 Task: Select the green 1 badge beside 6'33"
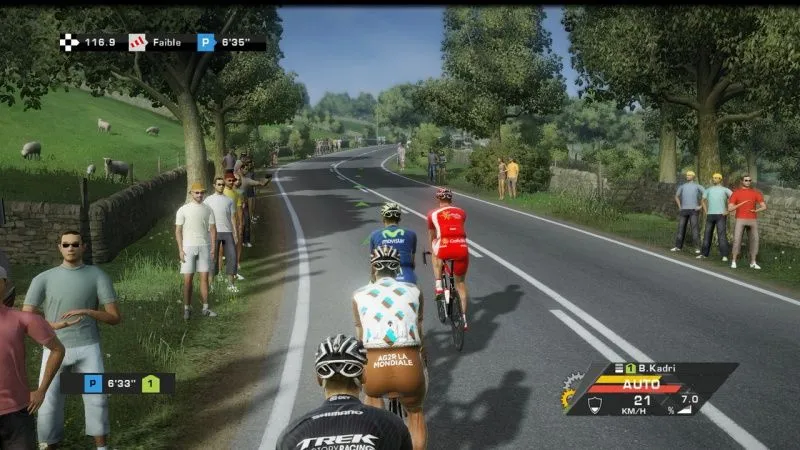(150, 383)
